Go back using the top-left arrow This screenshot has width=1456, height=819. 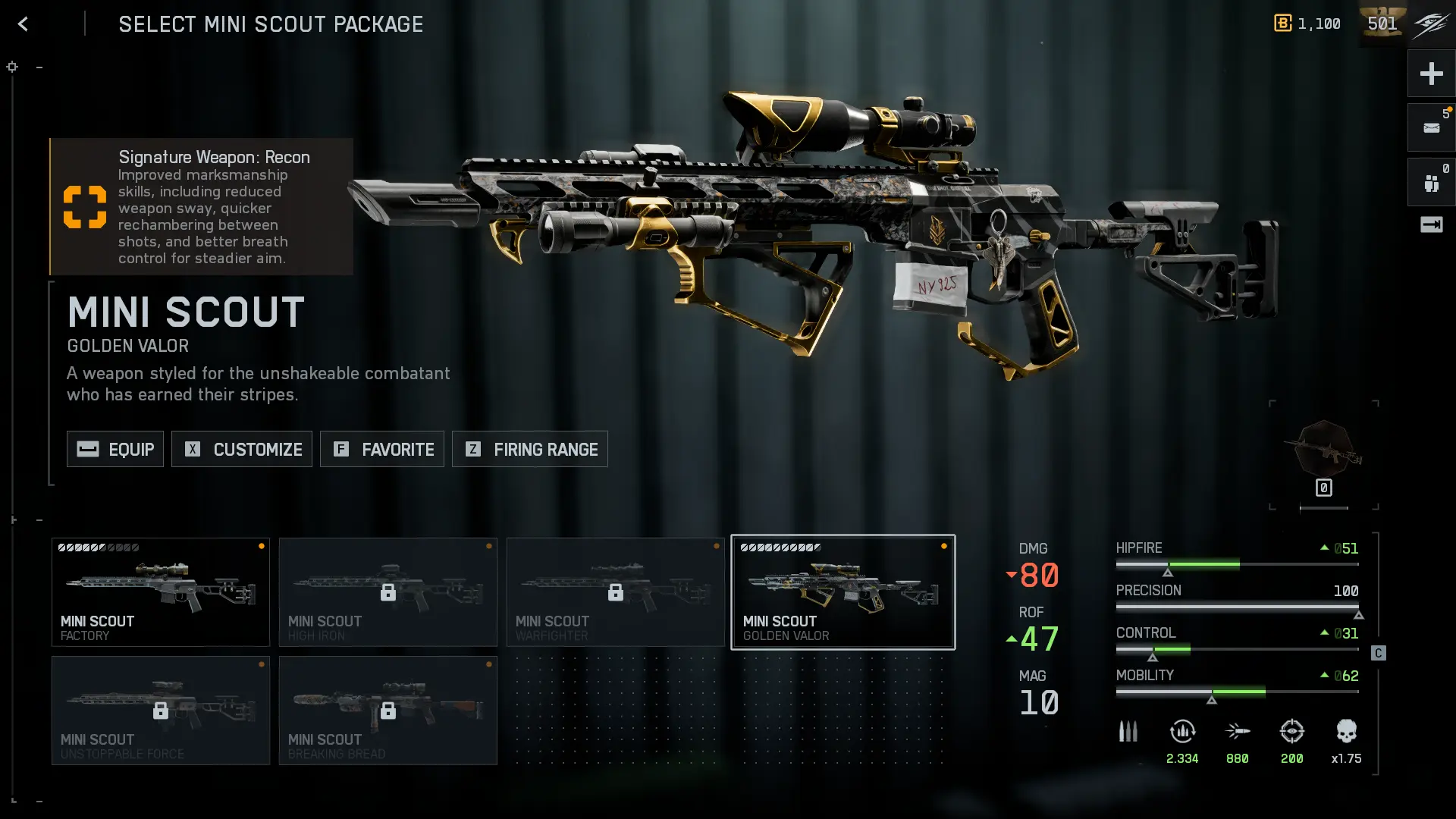[23, 24]
